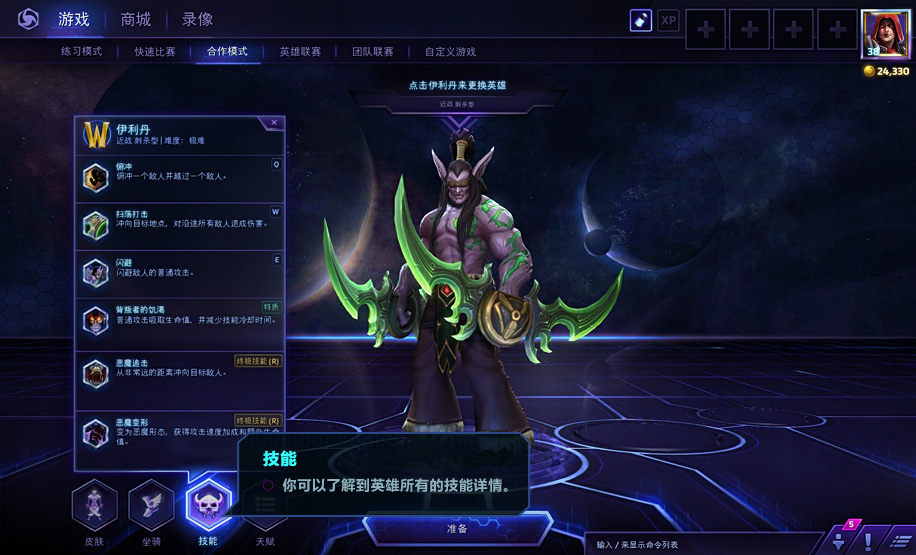Click the 准备 (Ready) button
Screen dimensions: 916x555
click(x=457, y=528)
